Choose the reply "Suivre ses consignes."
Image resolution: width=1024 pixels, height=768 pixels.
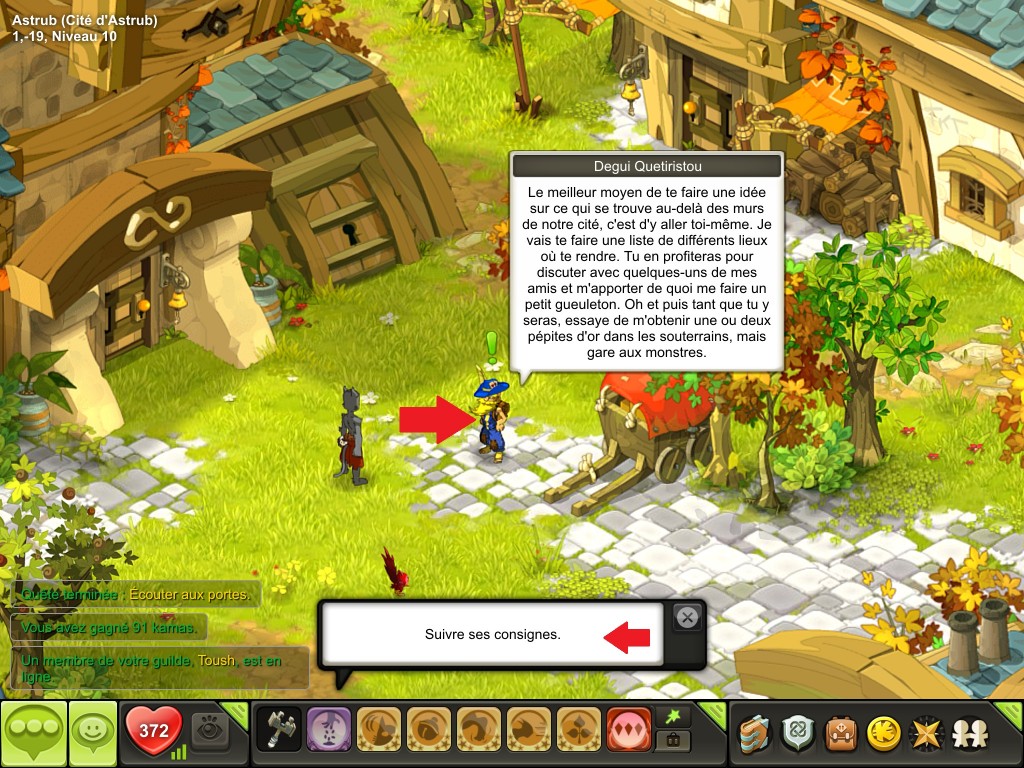click(492, 634)
